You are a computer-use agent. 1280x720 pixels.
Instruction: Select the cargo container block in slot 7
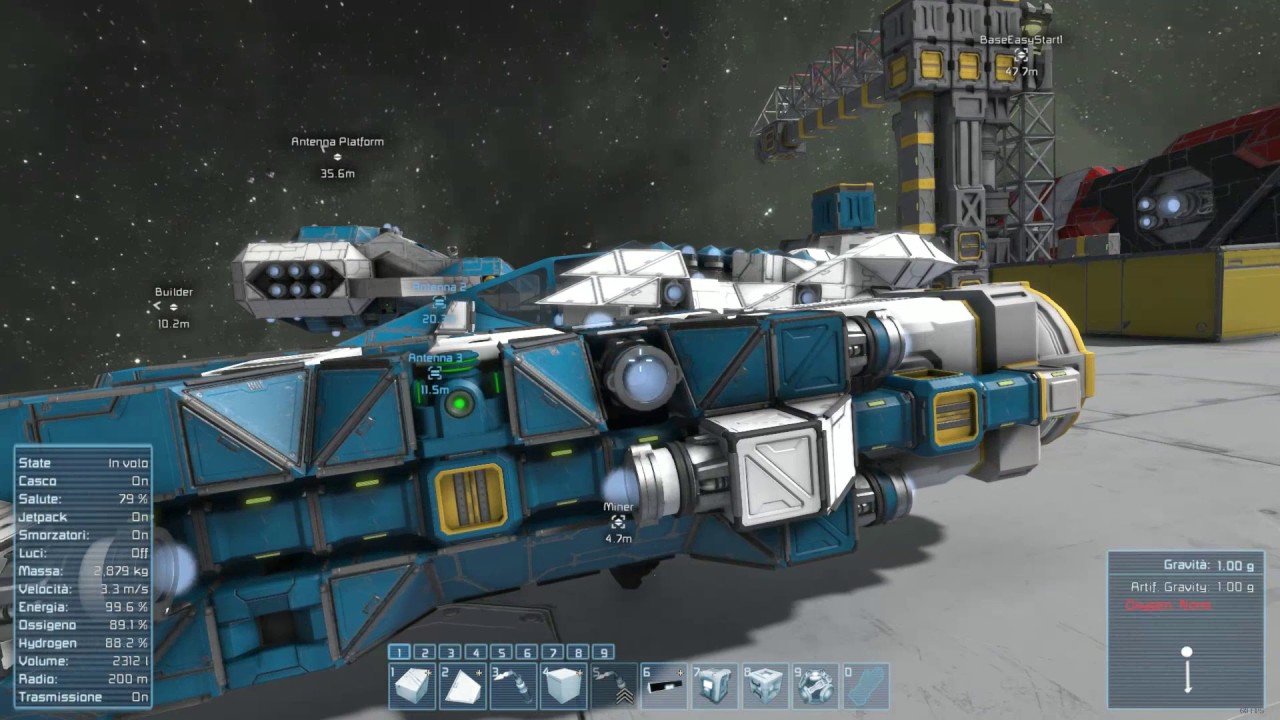(x=715, y=686)
